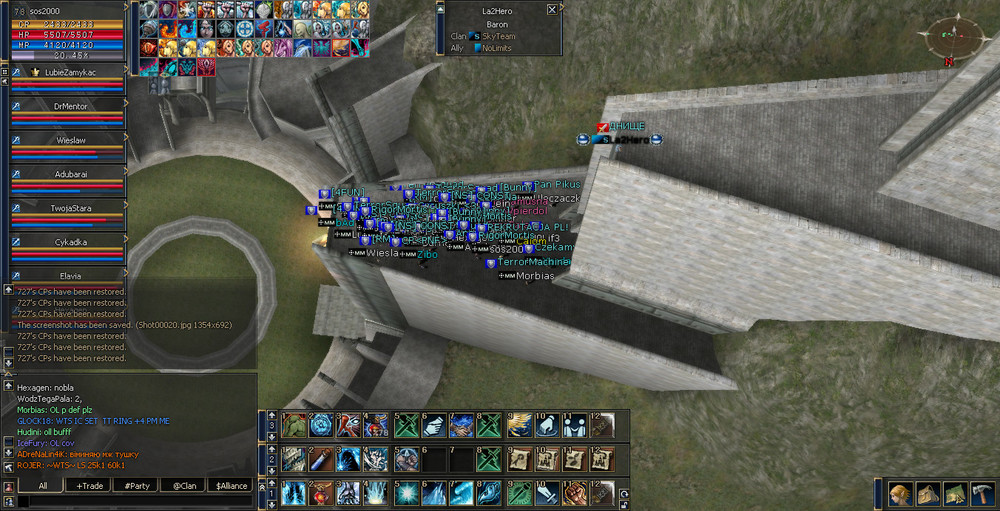Target party member DrMentor

[68, 107]
